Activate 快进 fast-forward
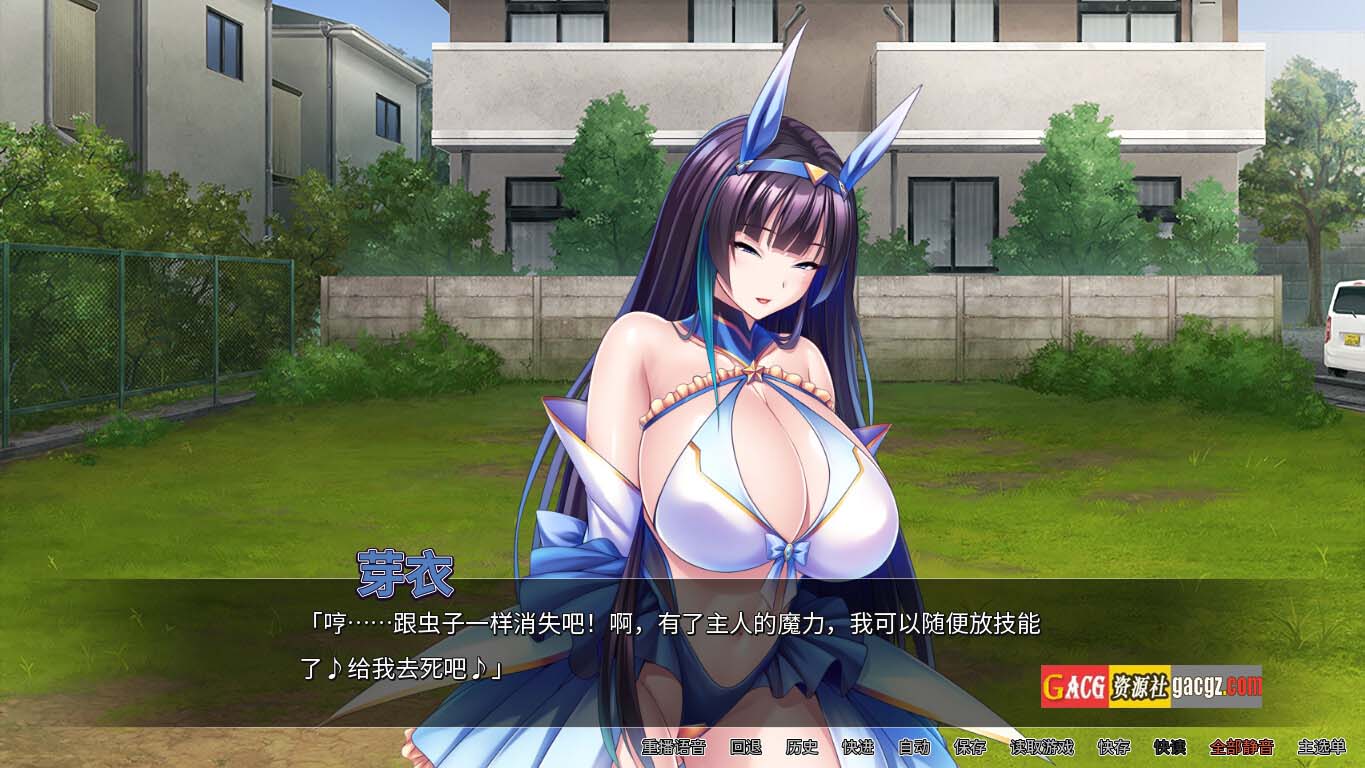The image size is (1365, 768). point(858,747)
